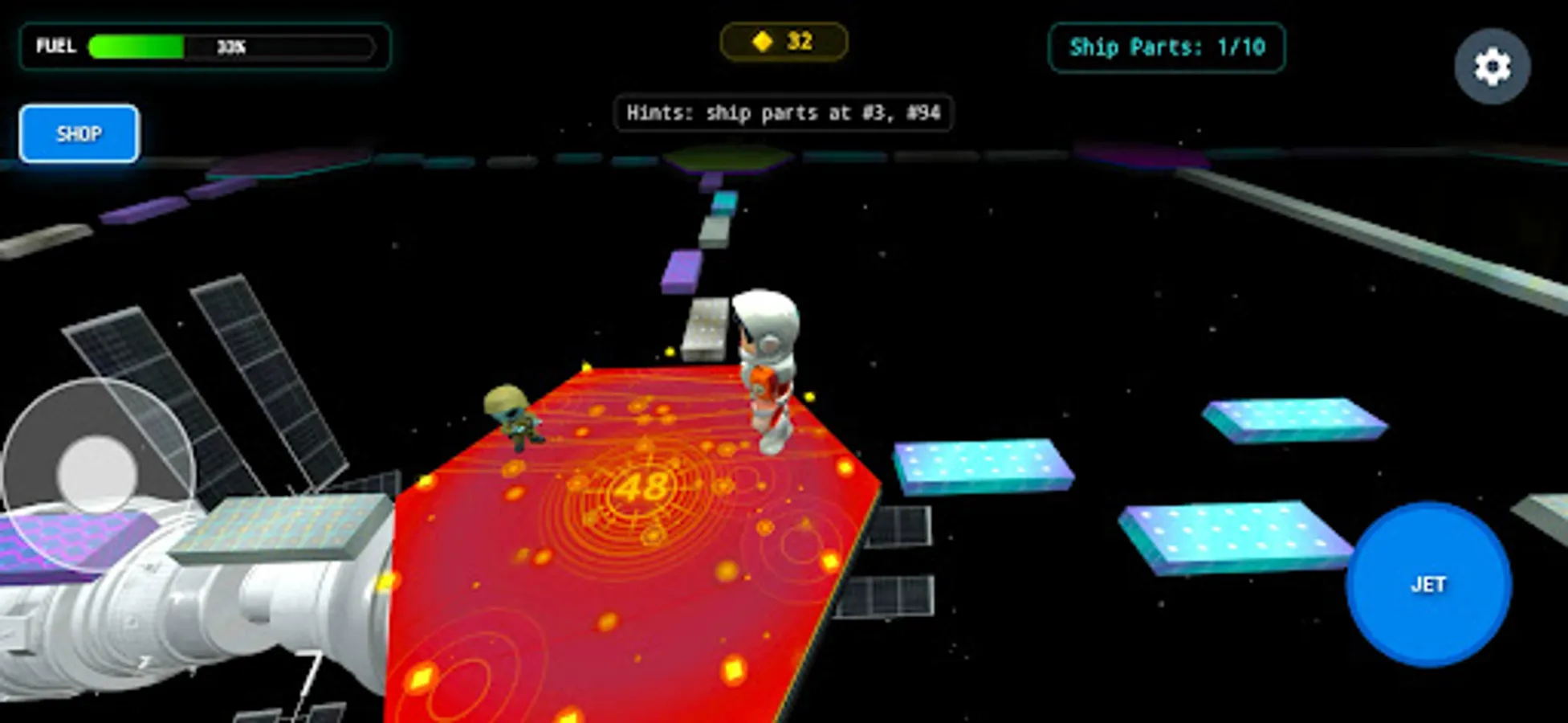1568x723 pixels.
Task: Toggle the settings gear menu open
Action: 1491,64
